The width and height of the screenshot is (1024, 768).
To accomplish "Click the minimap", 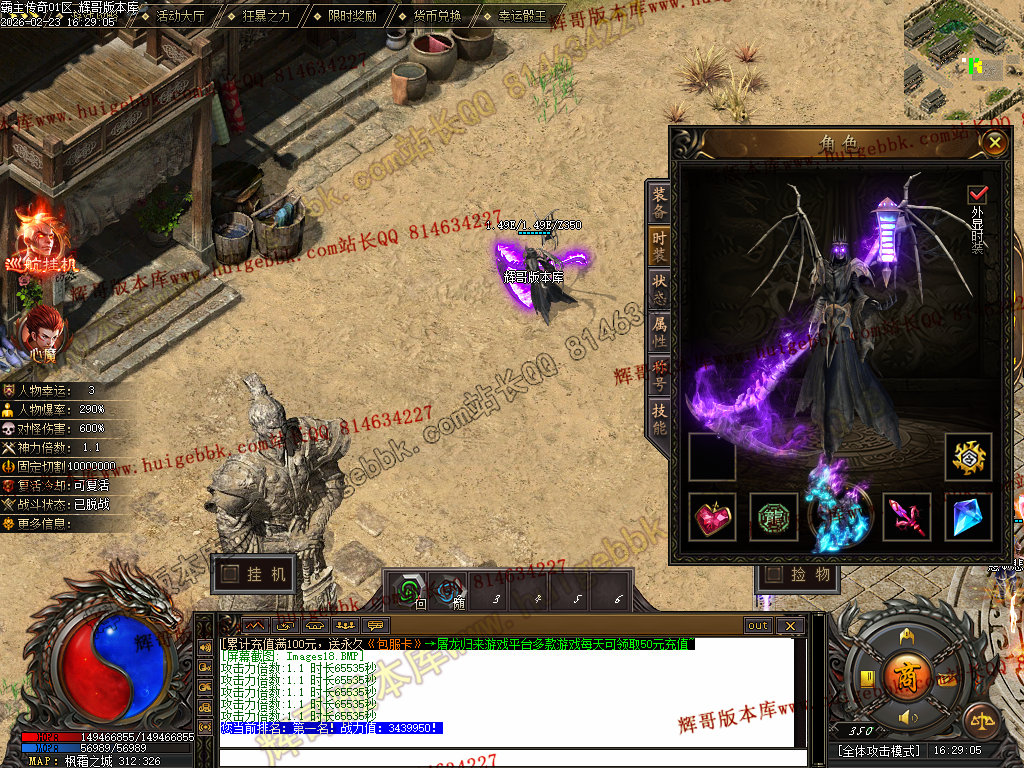I will [x=963, y=60].
